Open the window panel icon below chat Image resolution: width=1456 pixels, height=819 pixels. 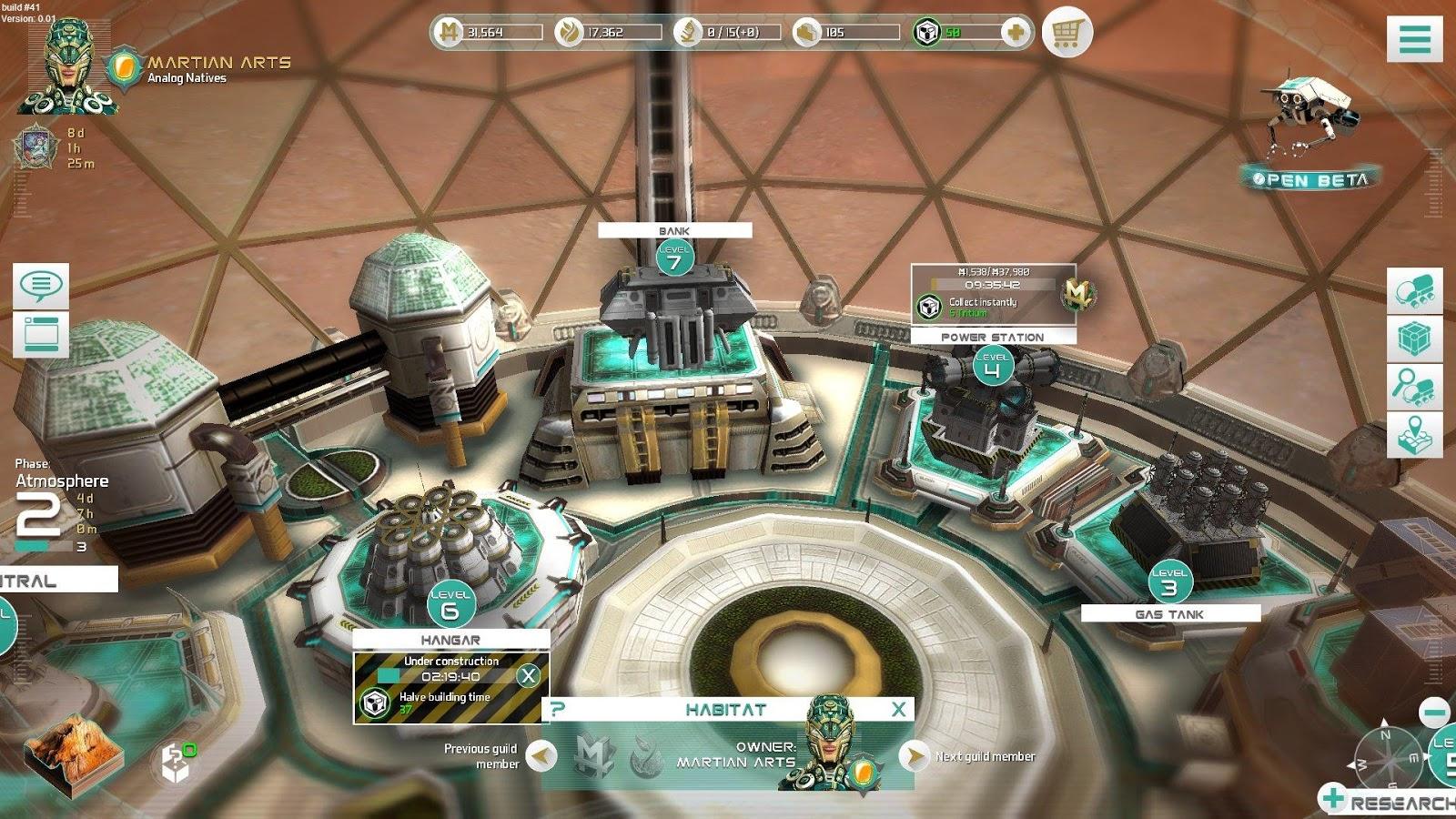pyautogui.click(x=41, y=334)
